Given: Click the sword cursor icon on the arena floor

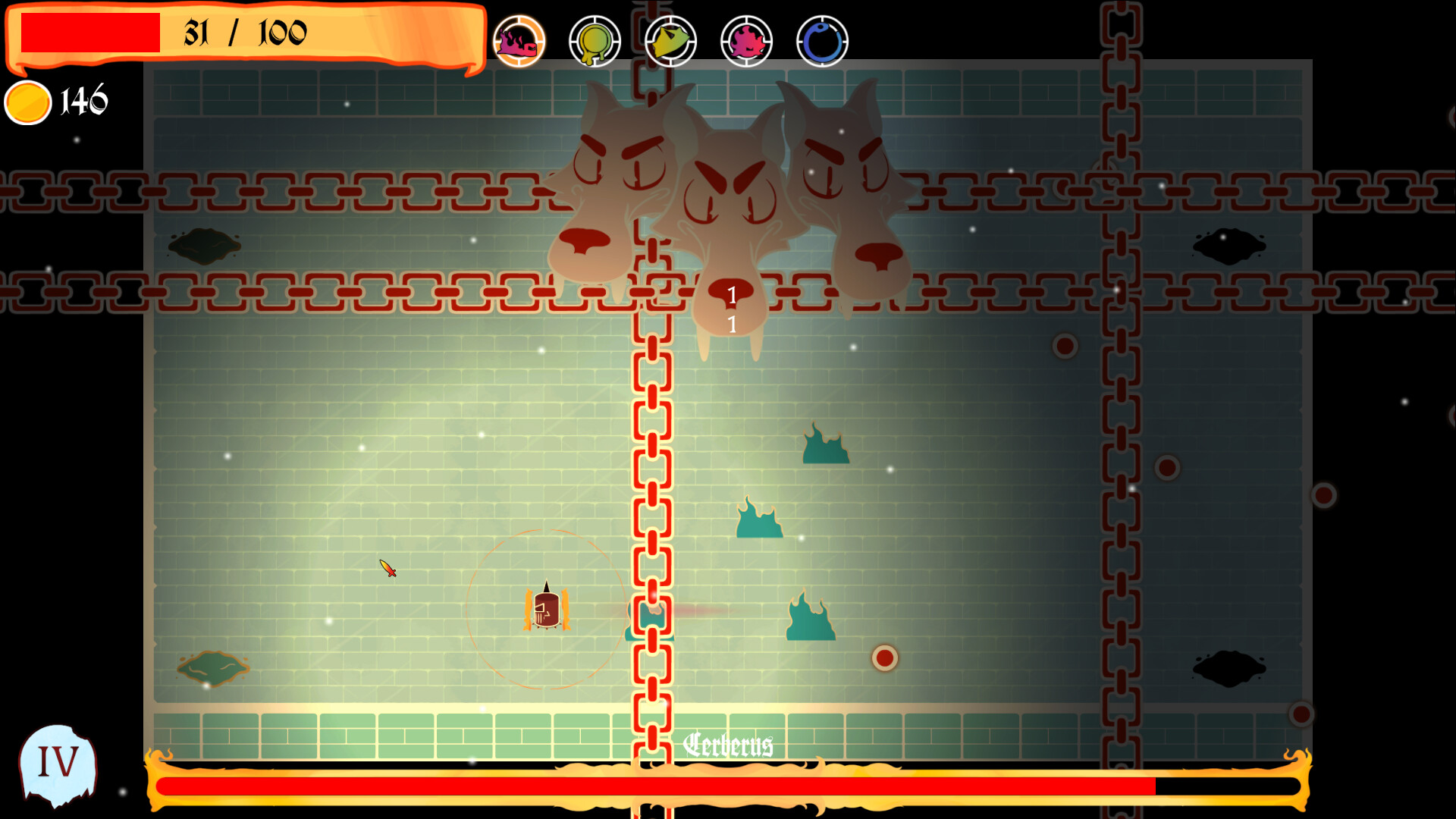Looking at the screenshot, I should tap(388, 570).
